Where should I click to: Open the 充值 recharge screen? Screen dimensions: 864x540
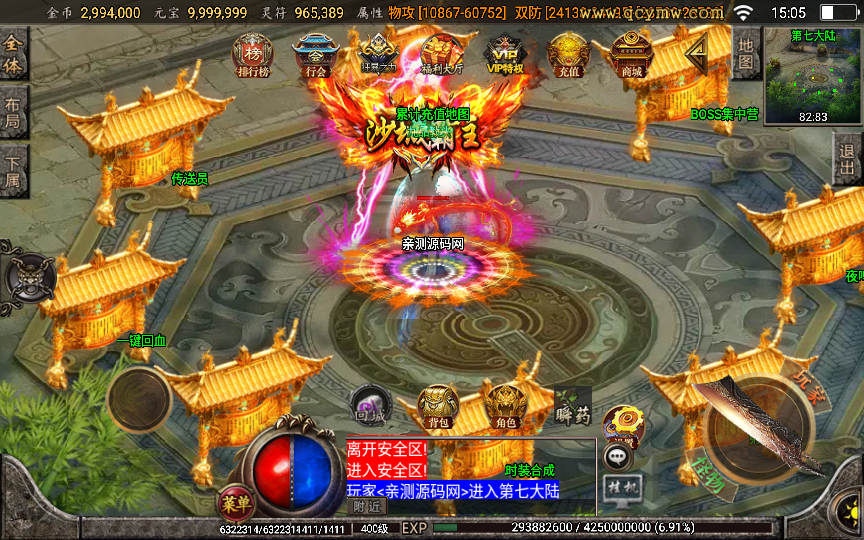(568, 55)
